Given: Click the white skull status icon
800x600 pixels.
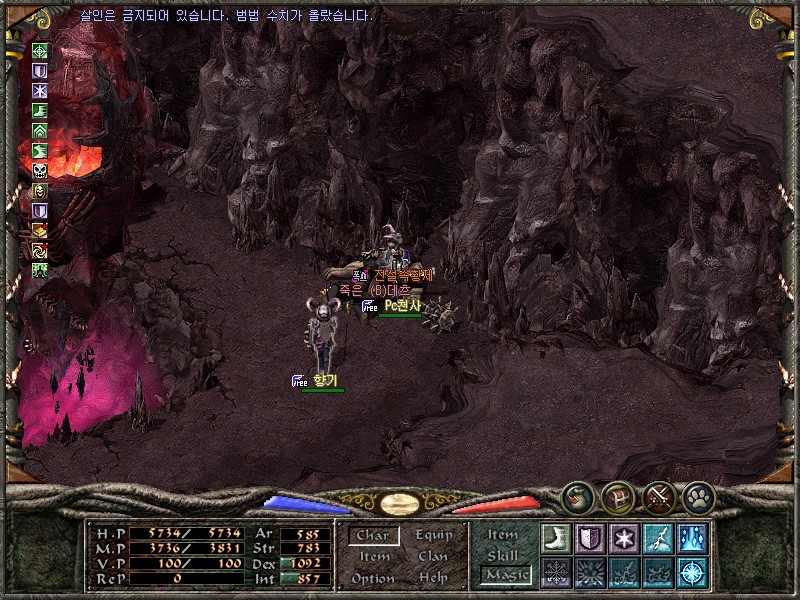Looking at the screenshot, I should pos(40,171).
